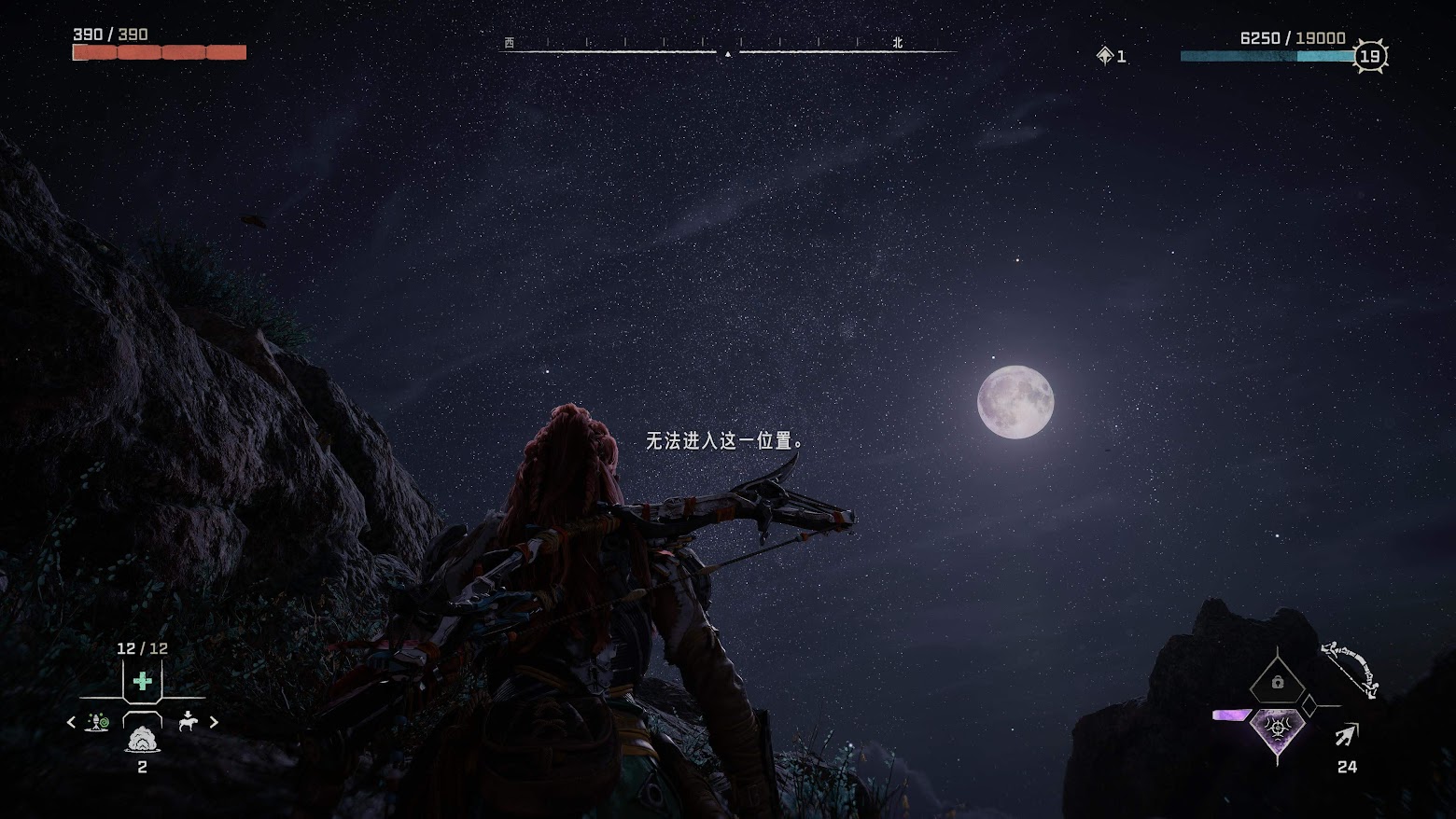
Task: Click the equipped bow icon
Action: (x=1351, y=668)
